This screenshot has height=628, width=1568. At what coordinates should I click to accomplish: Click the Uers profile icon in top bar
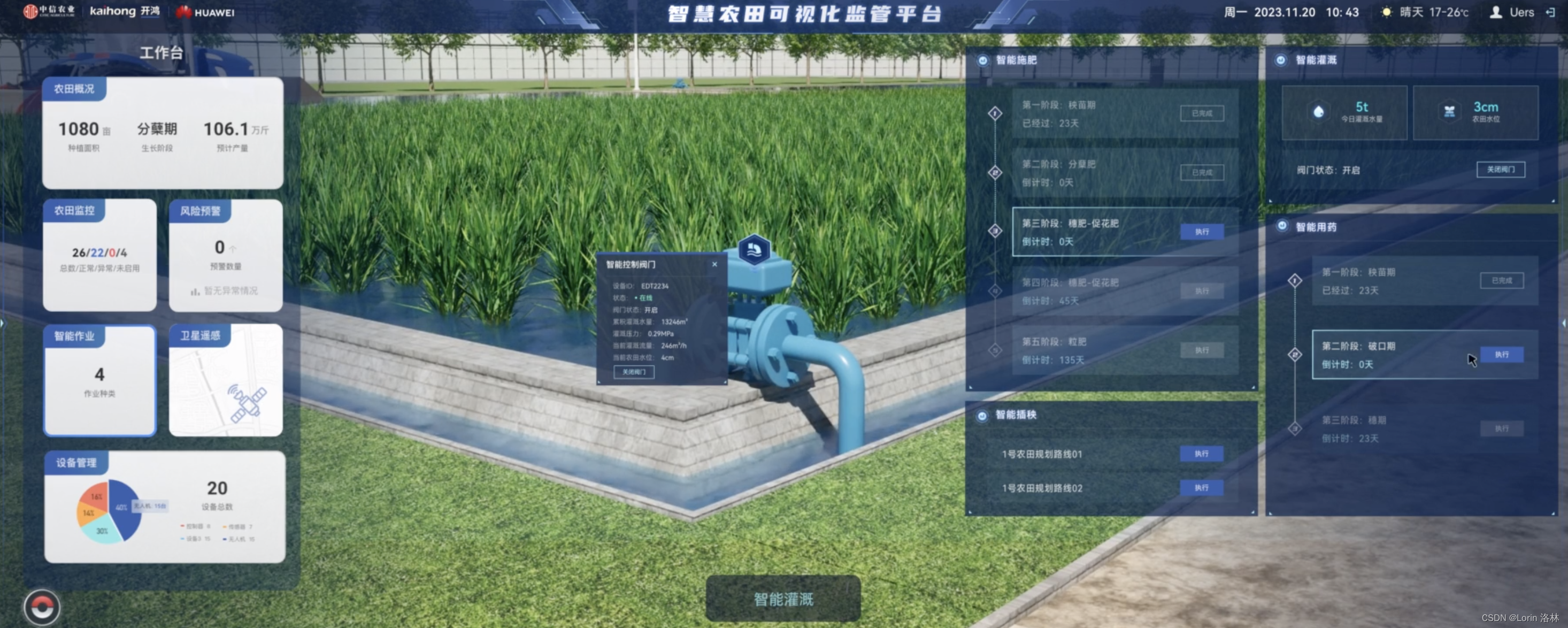[1497, 12]
